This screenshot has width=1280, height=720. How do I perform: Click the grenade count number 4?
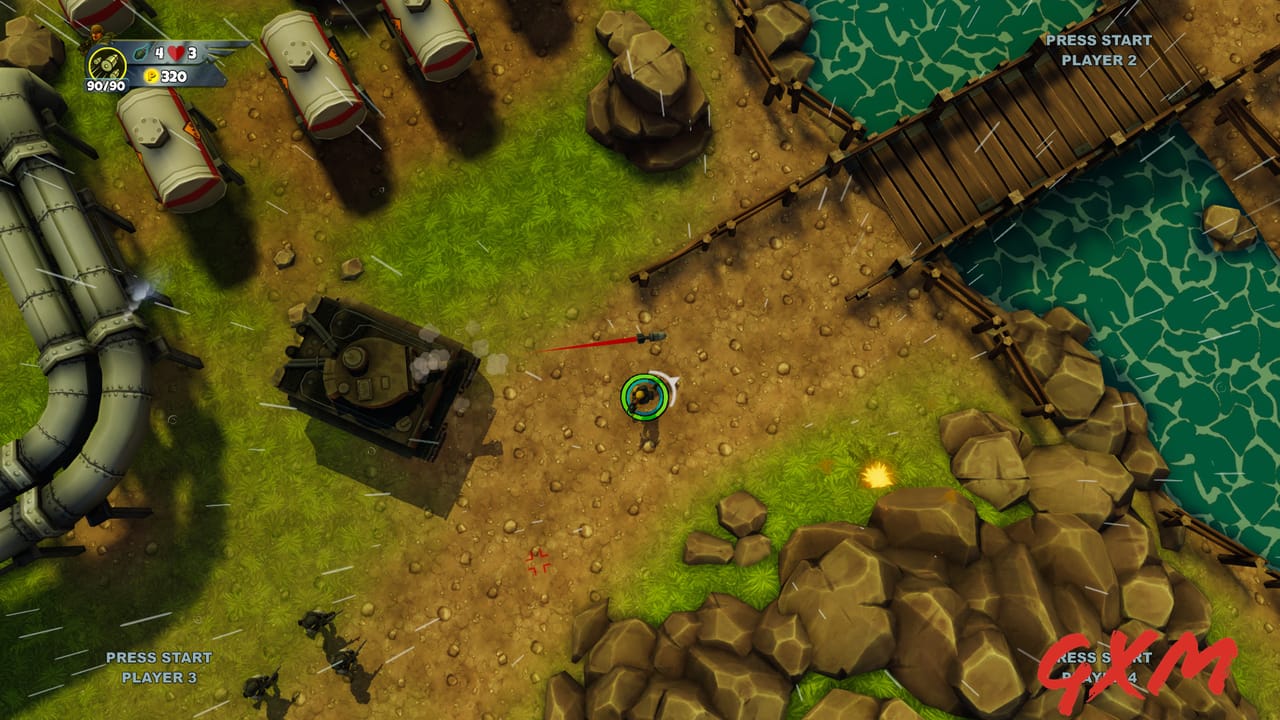158,53
